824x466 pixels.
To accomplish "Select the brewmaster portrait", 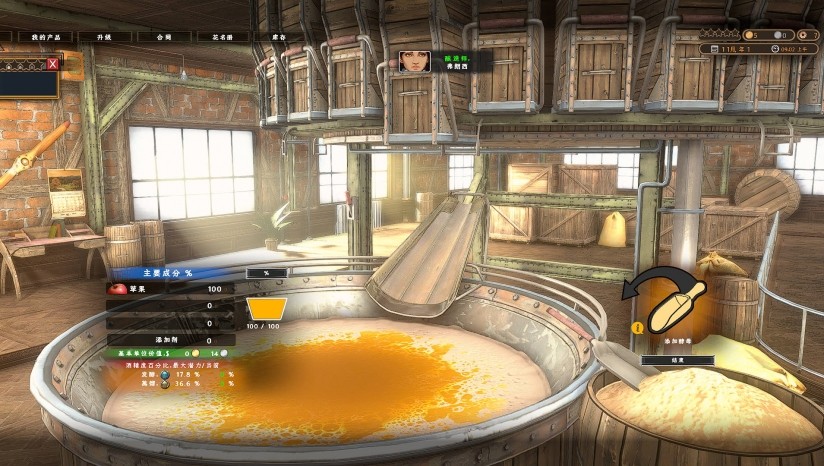I will click(x=412, y=61).
